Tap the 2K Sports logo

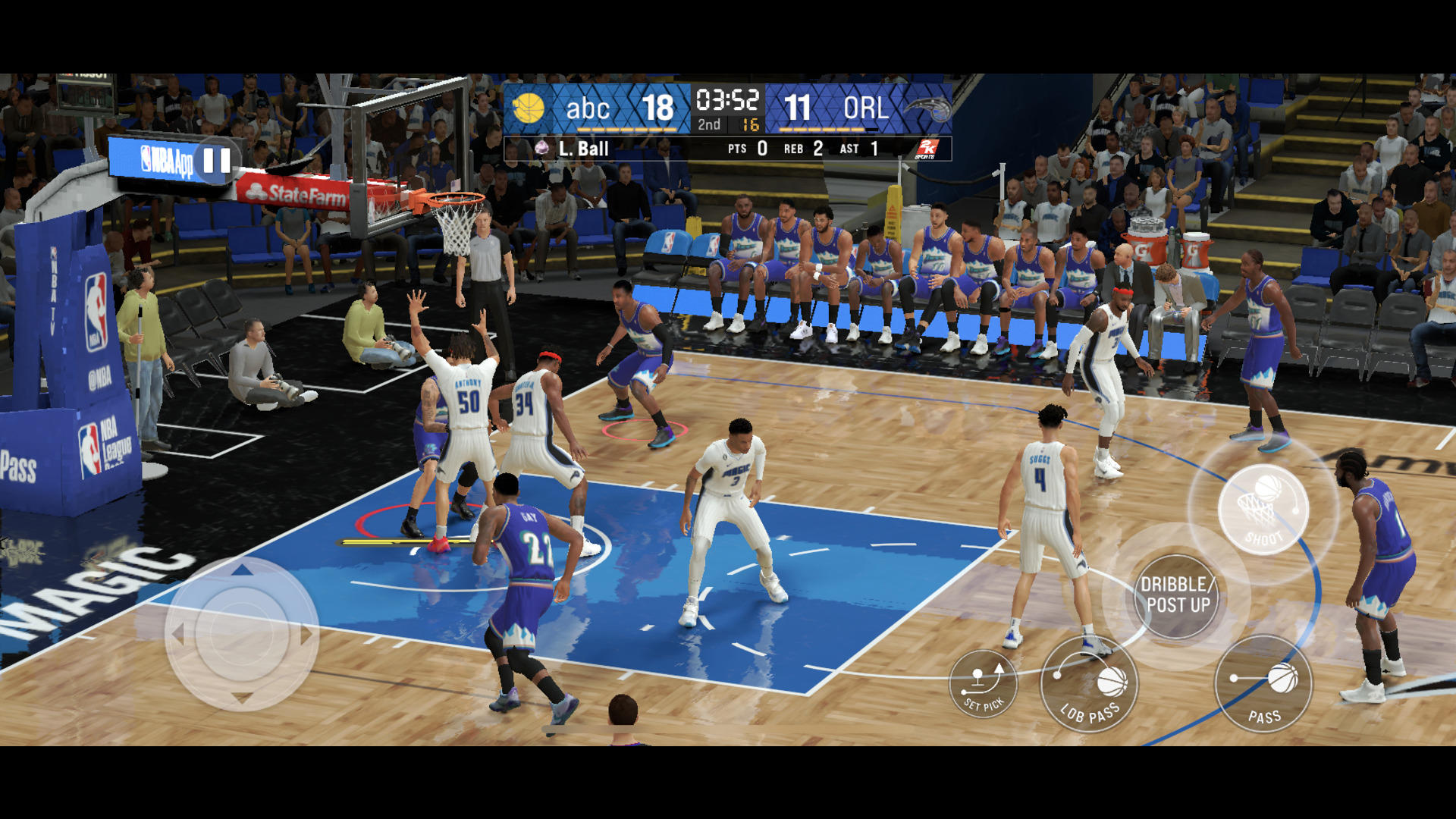click(x=927, y=149)
